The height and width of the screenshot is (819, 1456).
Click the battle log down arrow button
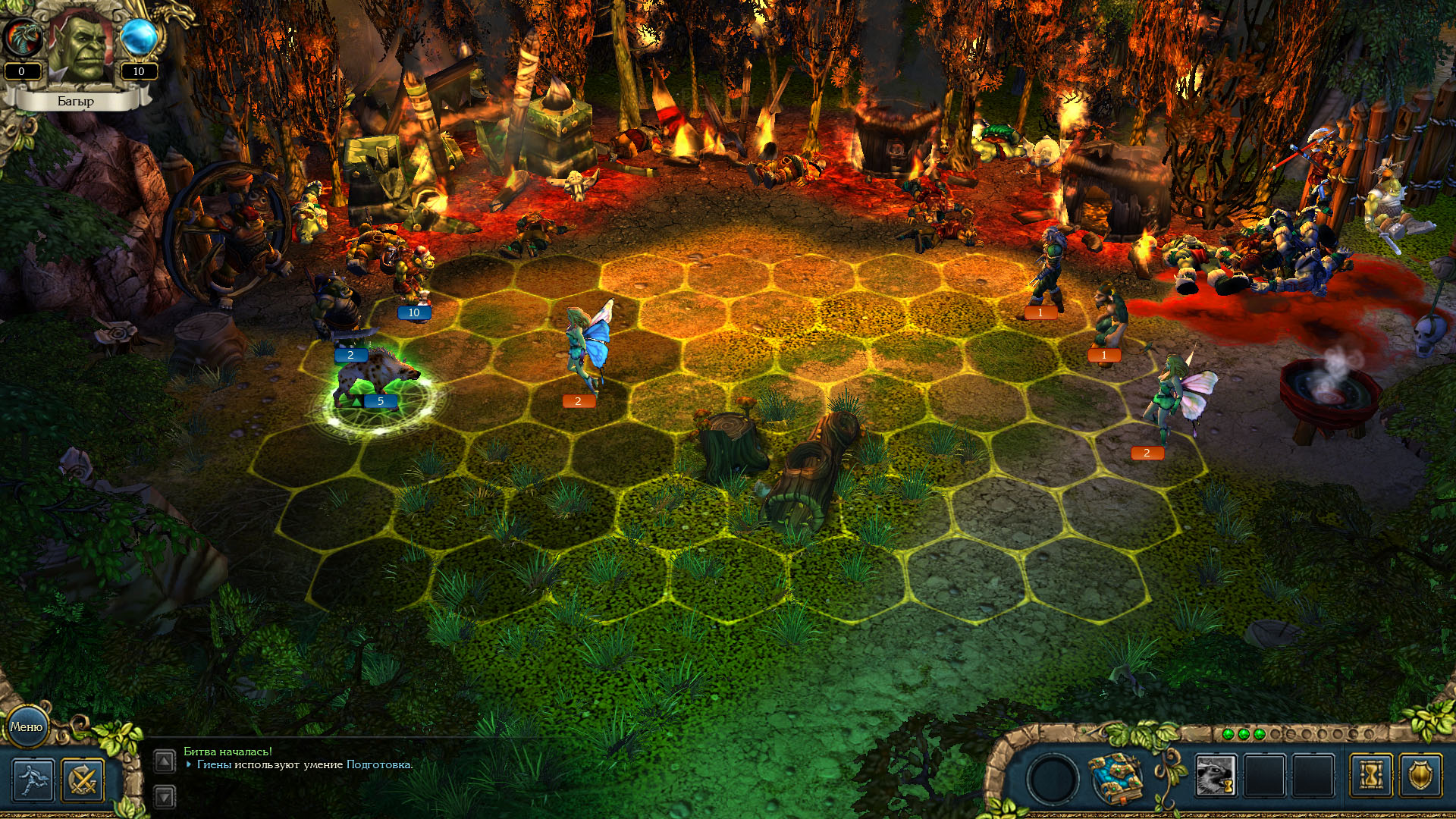165,796
